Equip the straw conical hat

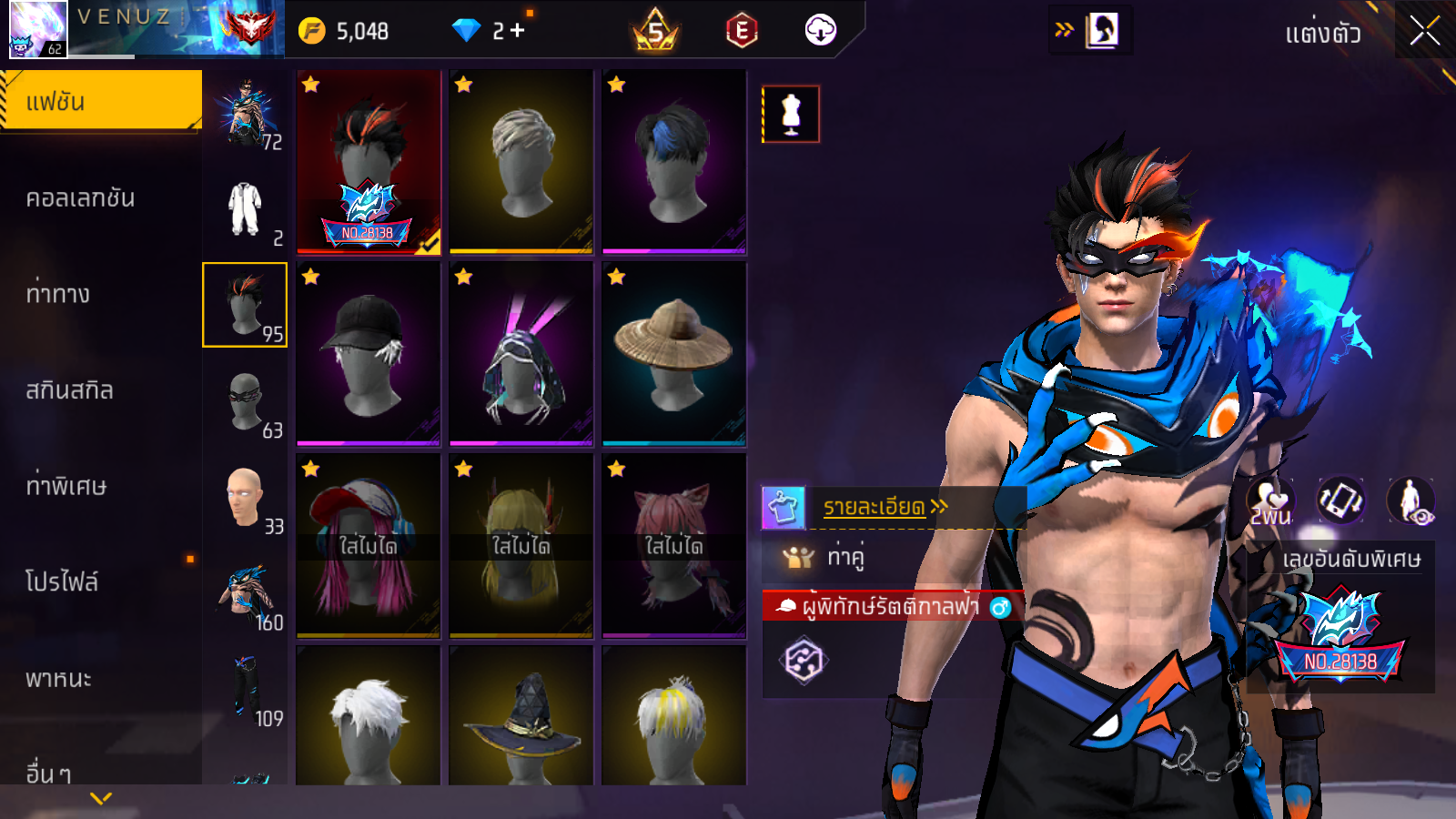click(673, 353)
